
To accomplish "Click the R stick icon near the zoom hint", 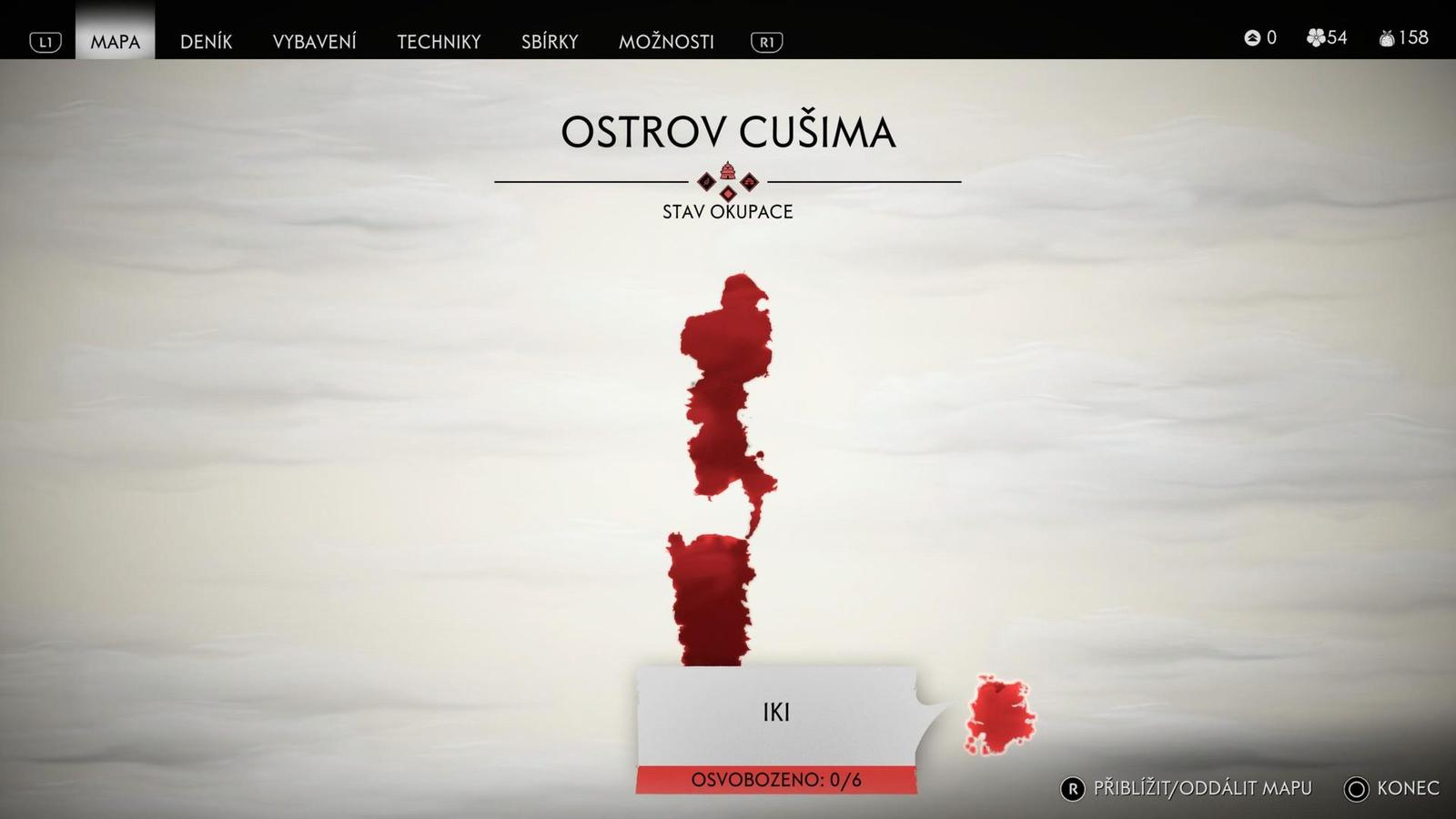I will click(x=1074, y=788).
